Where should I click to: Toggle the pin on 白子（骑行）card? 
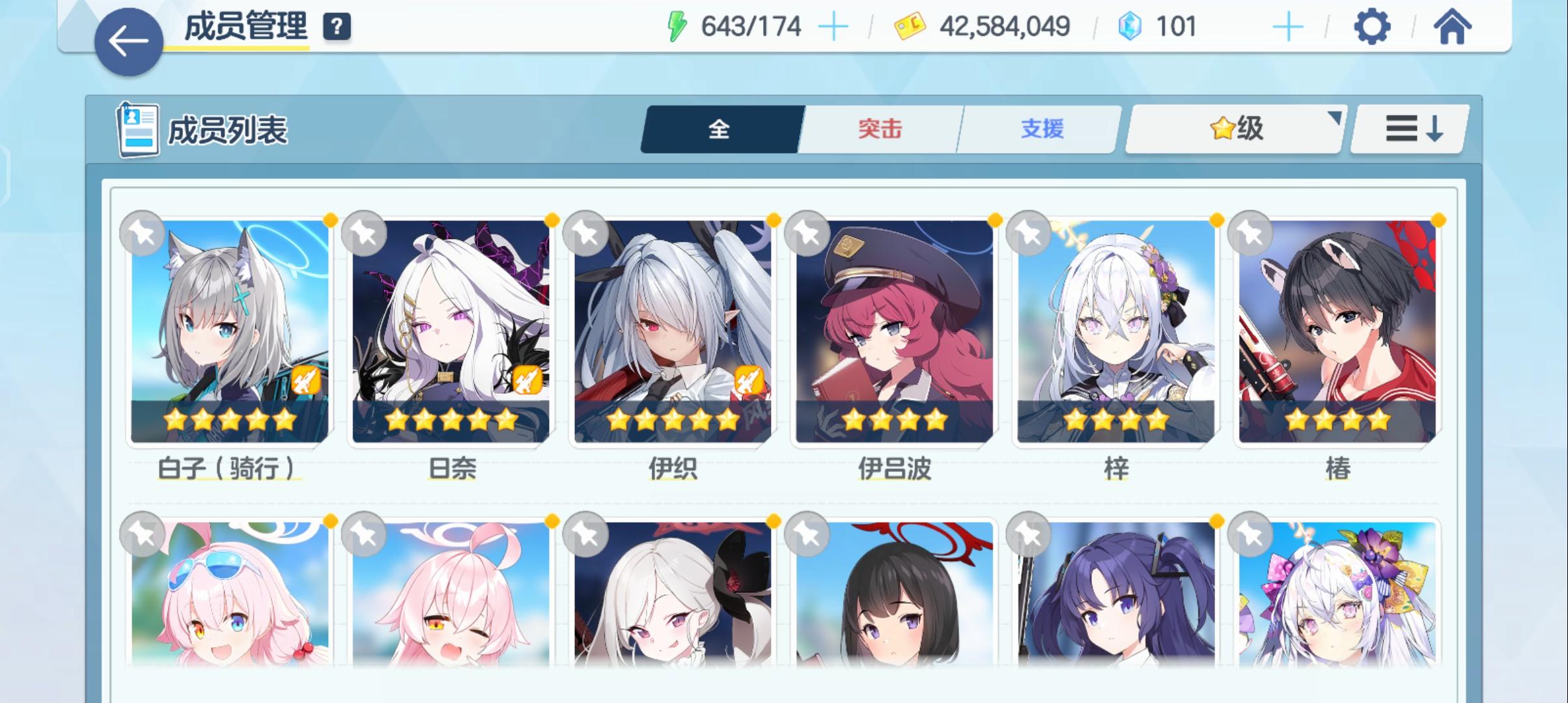point(143,233)
